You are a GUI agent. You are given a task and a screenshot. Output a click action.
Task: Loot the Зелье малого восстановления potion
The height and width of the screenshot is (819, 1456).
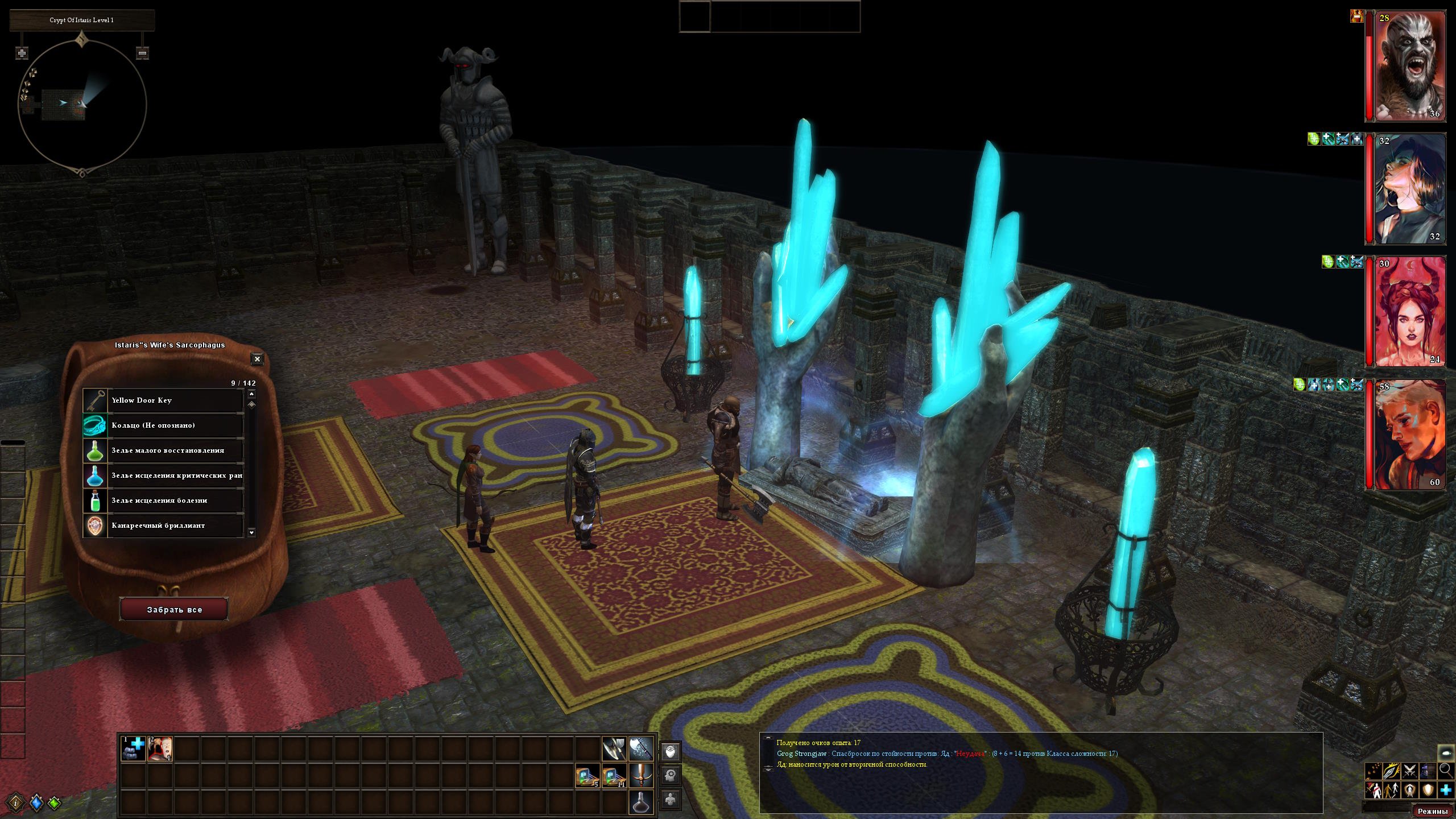point(164,450)
